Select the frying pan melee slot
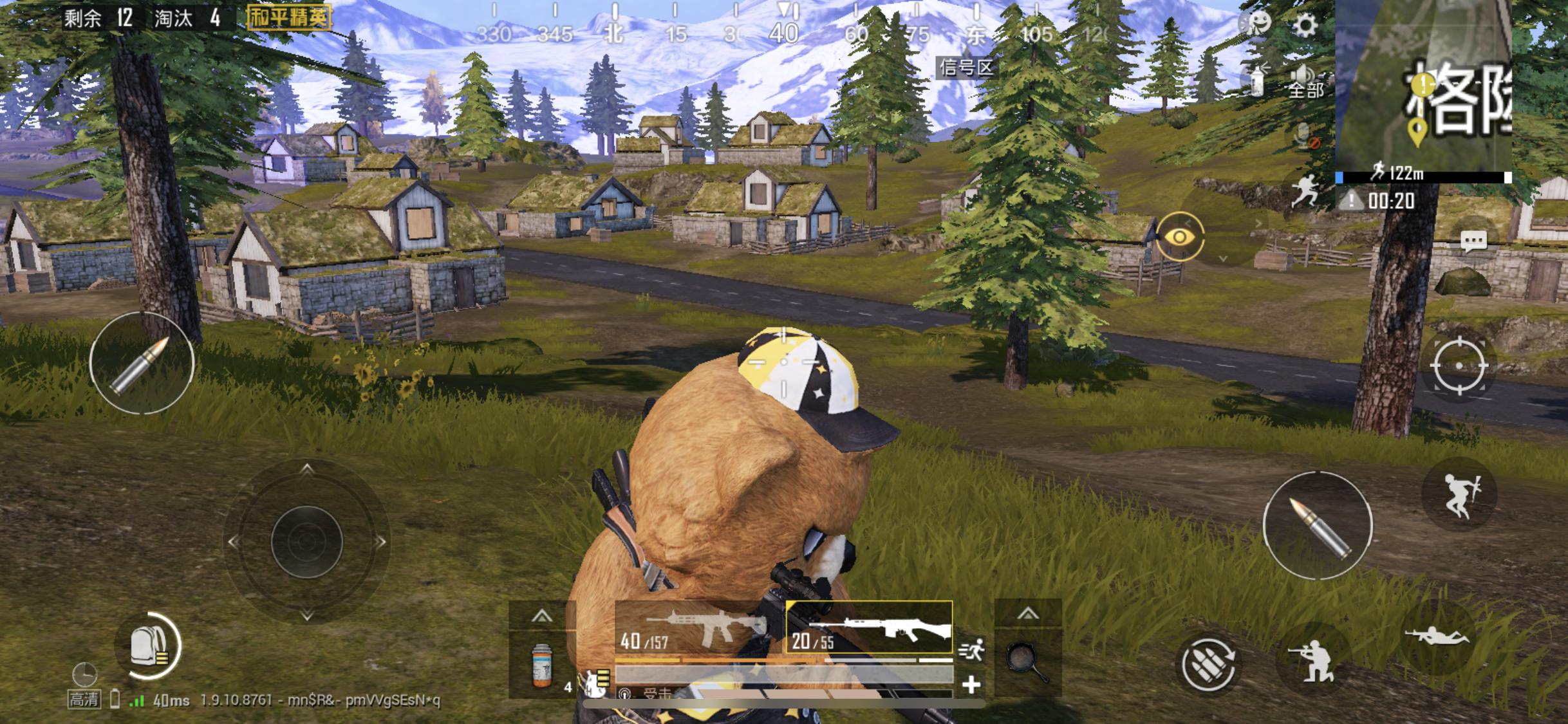This screenshot has width=1568, height=724. [1027, 663]
